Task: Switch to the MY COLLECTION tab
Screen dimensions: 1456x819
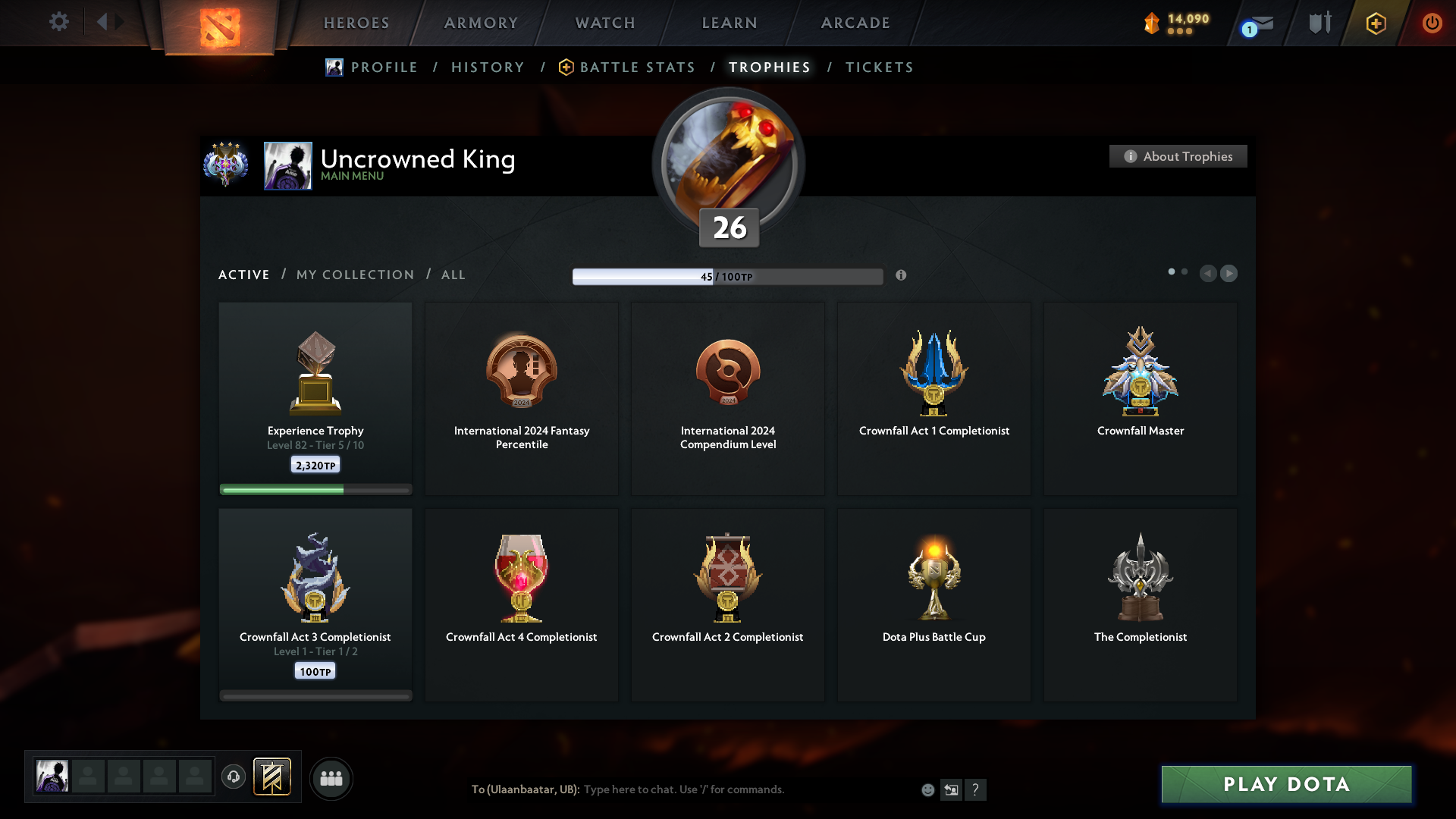Action: pos(354,275)
